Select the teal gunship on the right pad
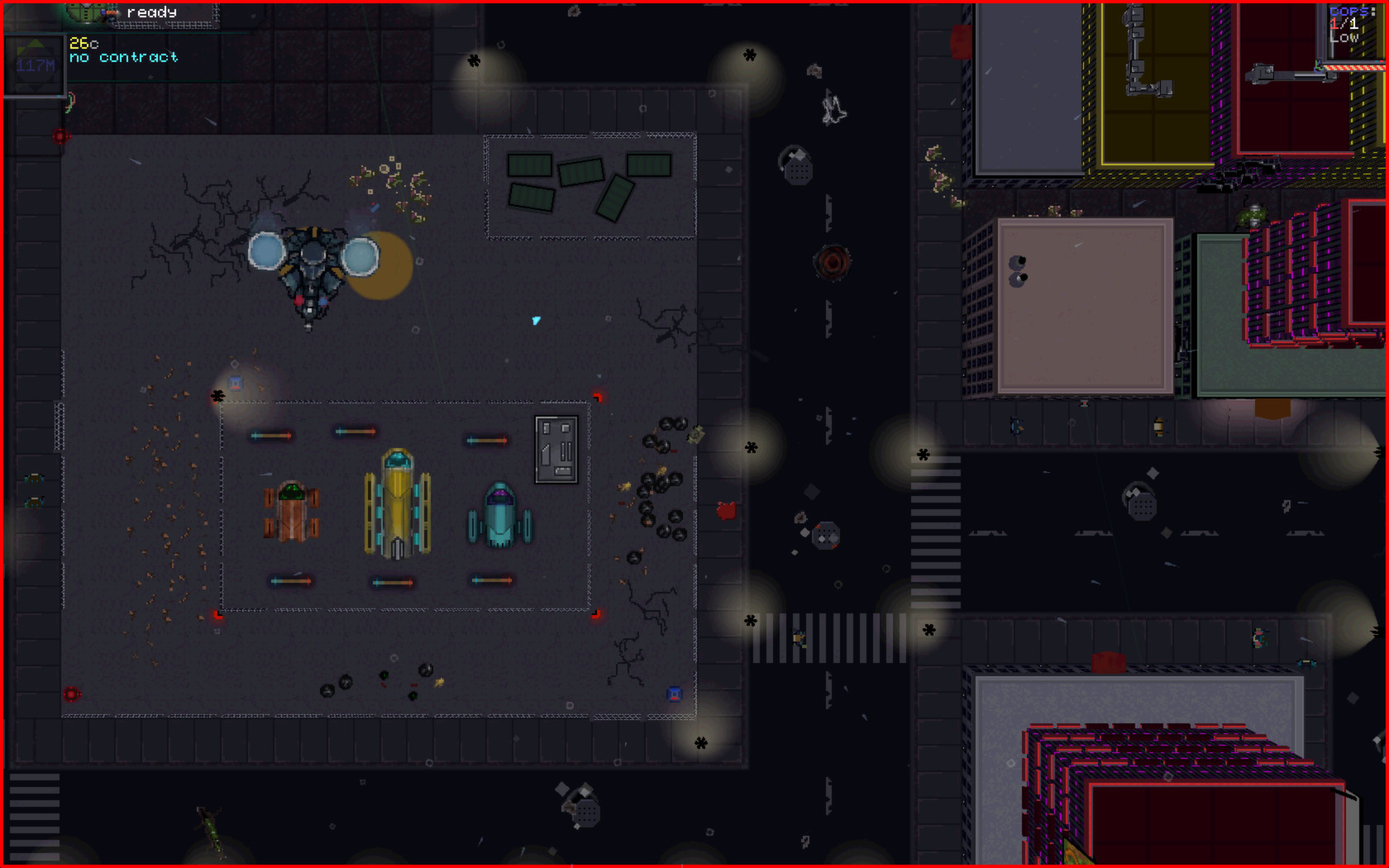1389x868 pixels. click(x=499, y=513)
